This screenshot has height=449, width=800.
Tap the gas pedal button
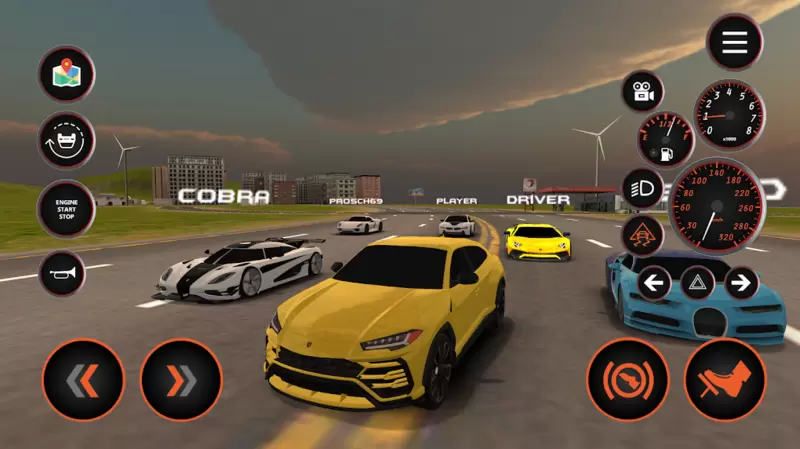(x=725, y=380)
